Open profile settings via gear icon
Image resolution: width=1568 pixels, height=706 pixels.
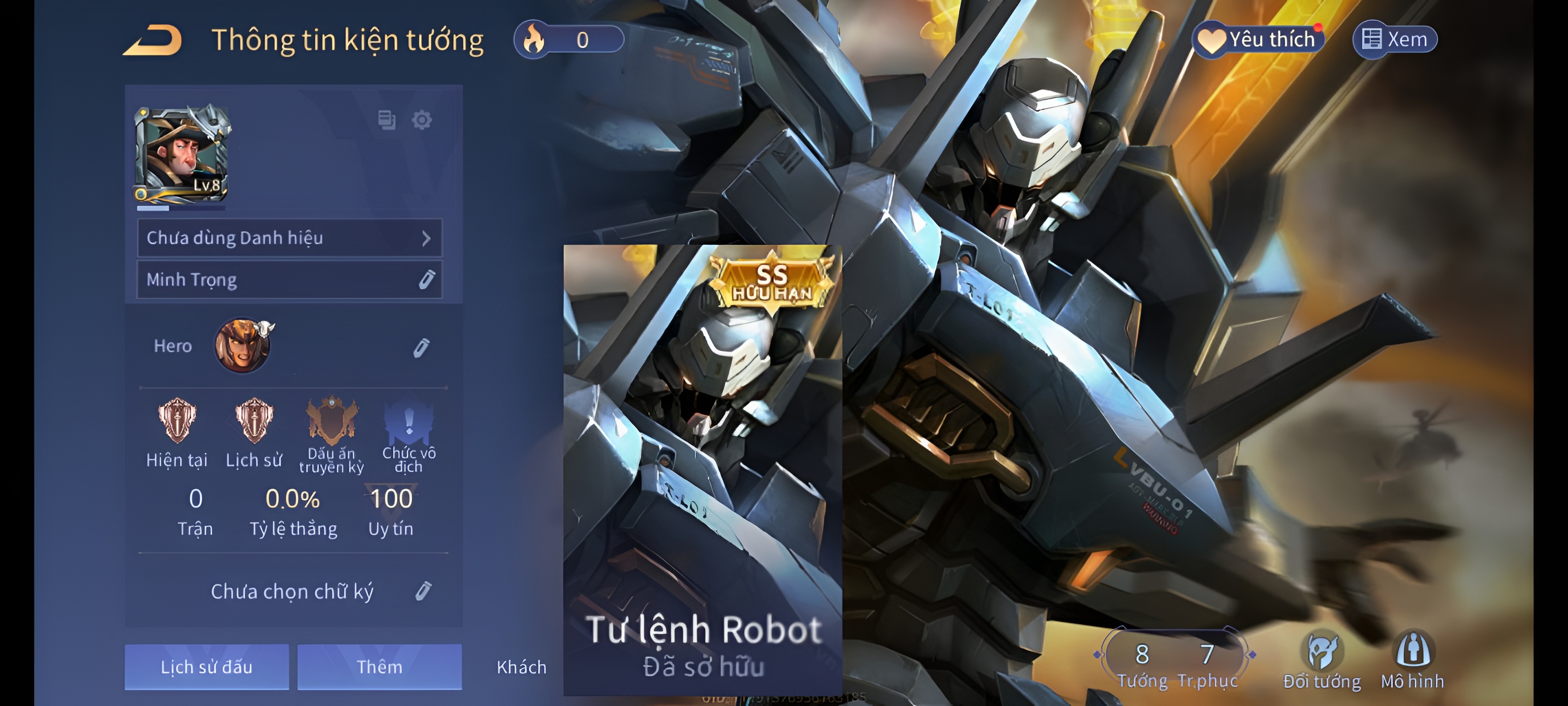(x=423, y=121)
